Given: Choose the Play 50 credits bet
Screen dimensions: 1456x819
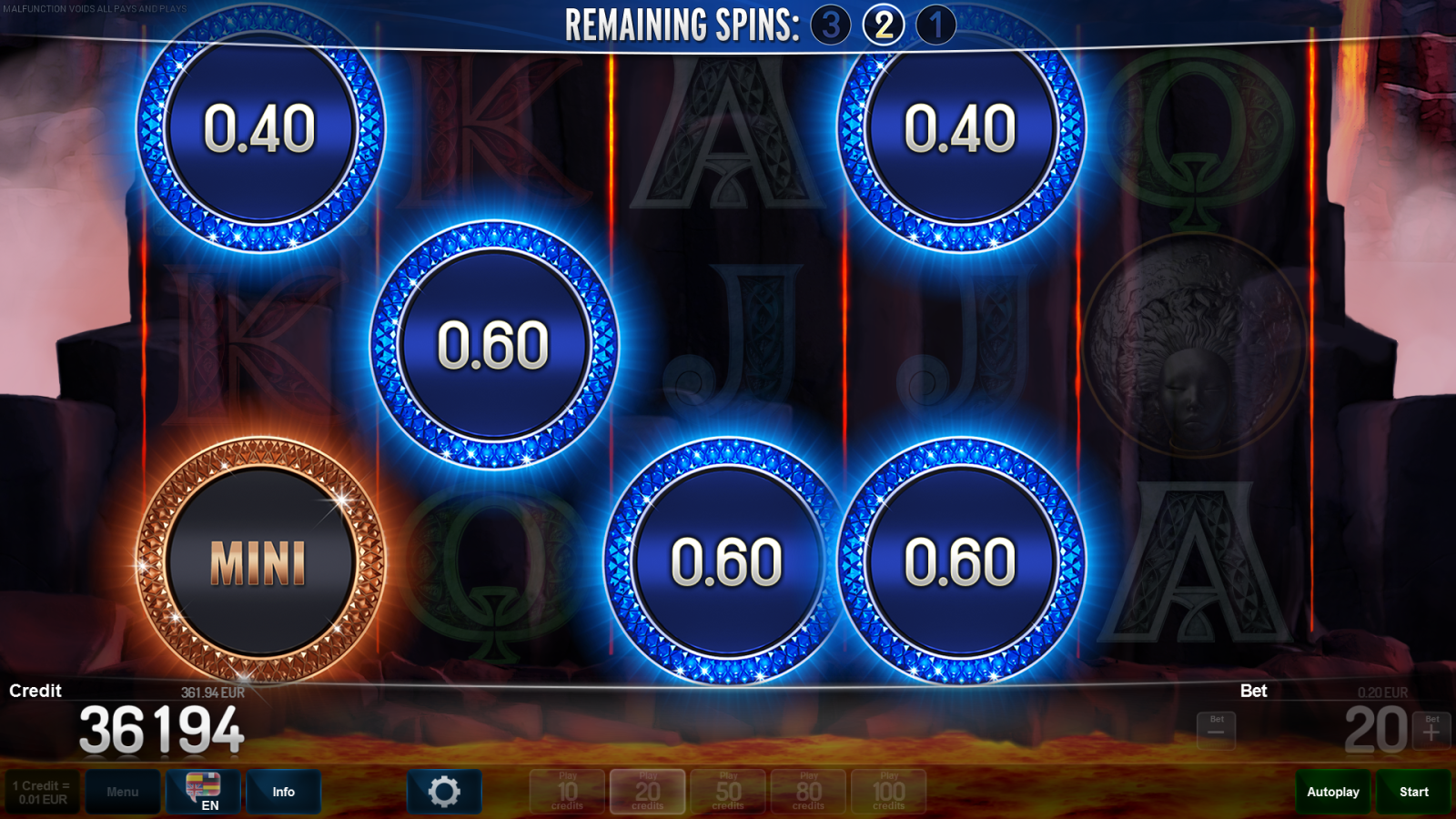Looking at the screenshot, I should (728, 792).
